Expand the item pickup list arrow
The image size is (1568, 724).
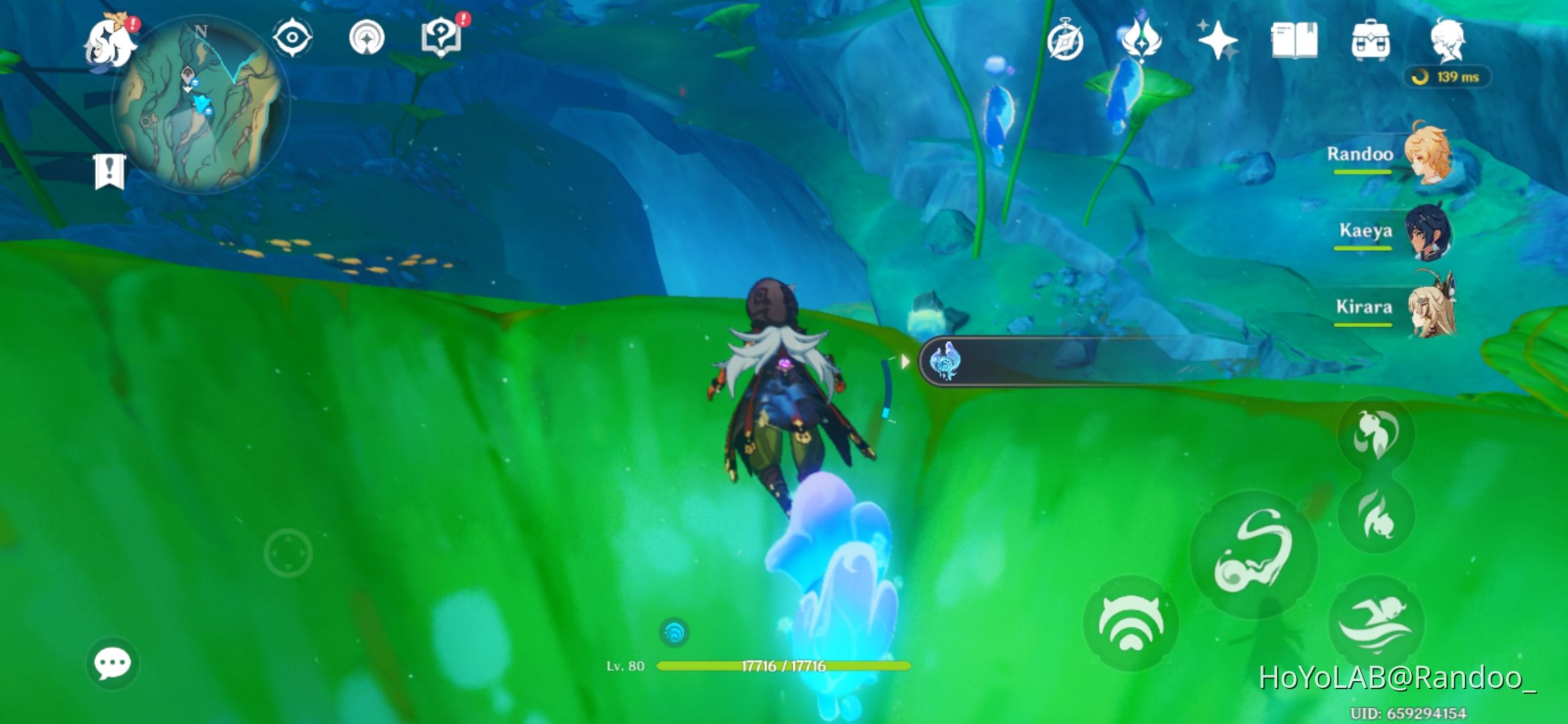[907, 360]
